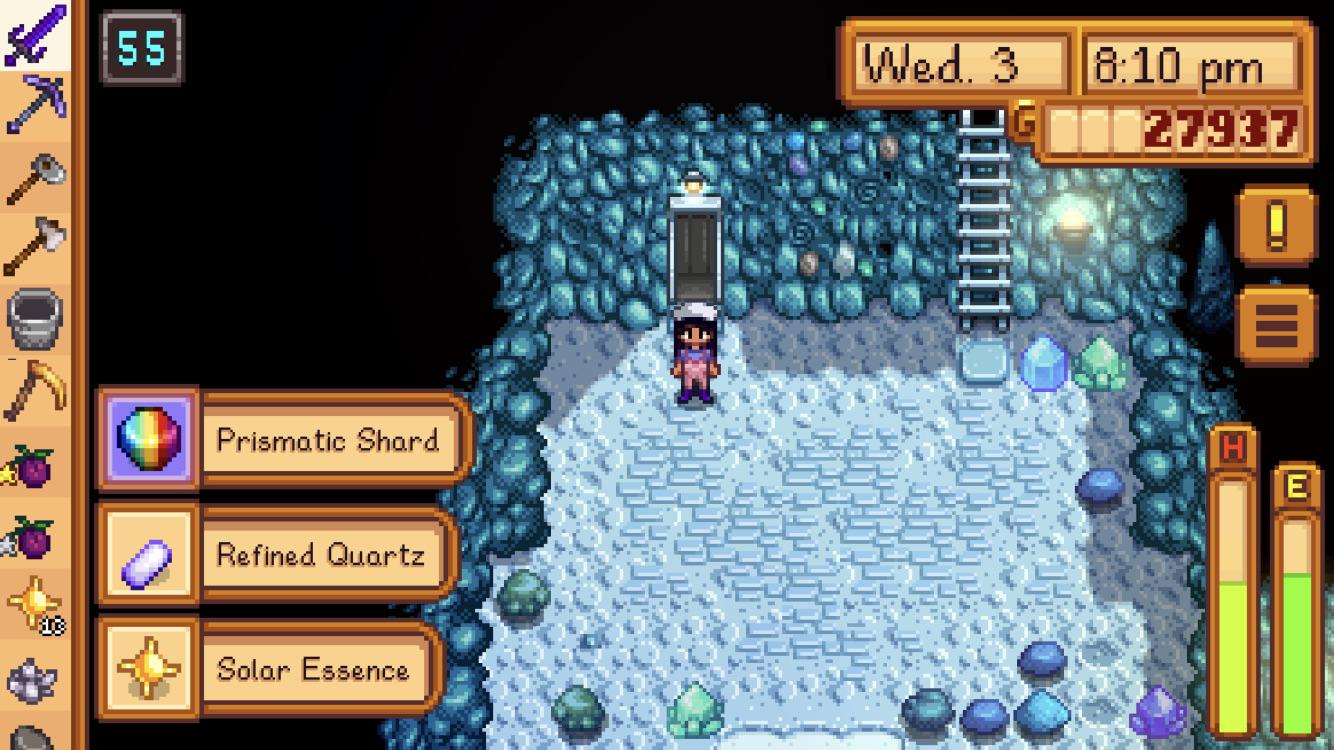Choose the axe from the toolbar

pos(36,246)
